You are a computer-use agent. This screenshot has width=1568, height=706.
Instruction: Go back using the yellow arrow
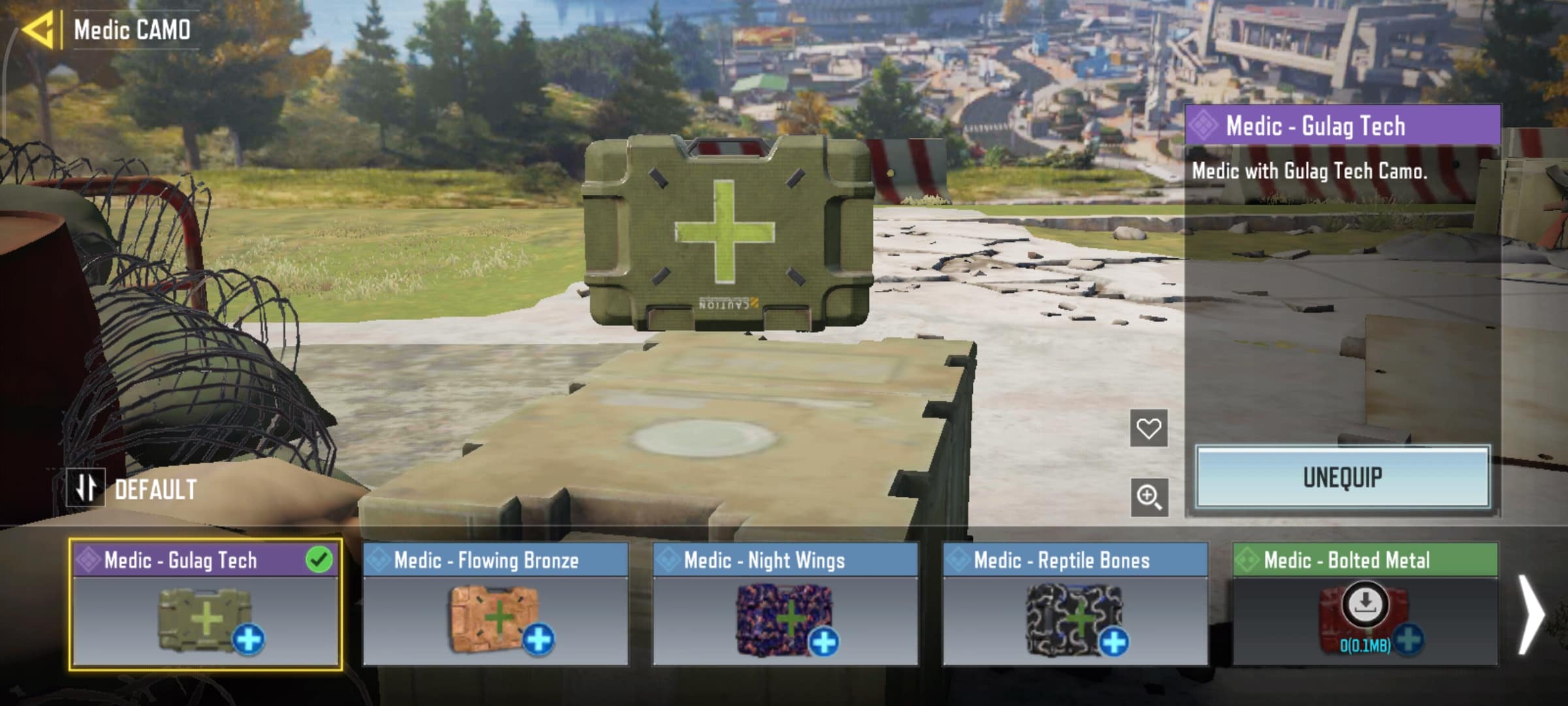pos(38,30)
